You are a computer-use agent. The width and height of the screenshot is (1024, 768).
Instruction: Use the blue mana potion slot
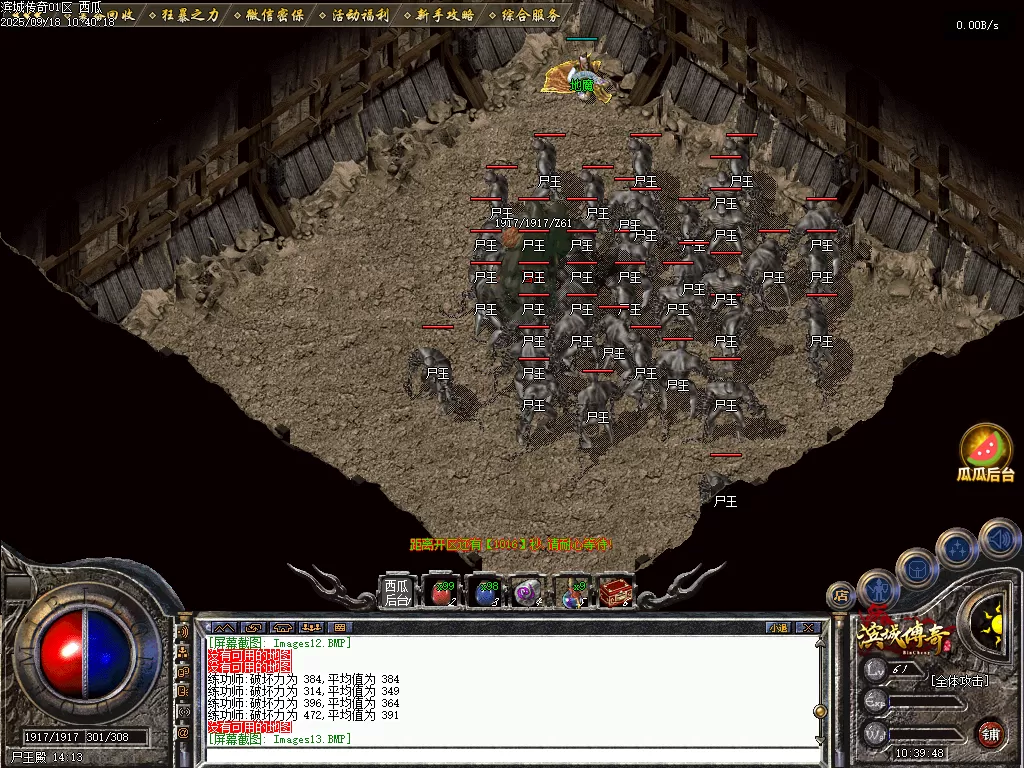(485, 593)
